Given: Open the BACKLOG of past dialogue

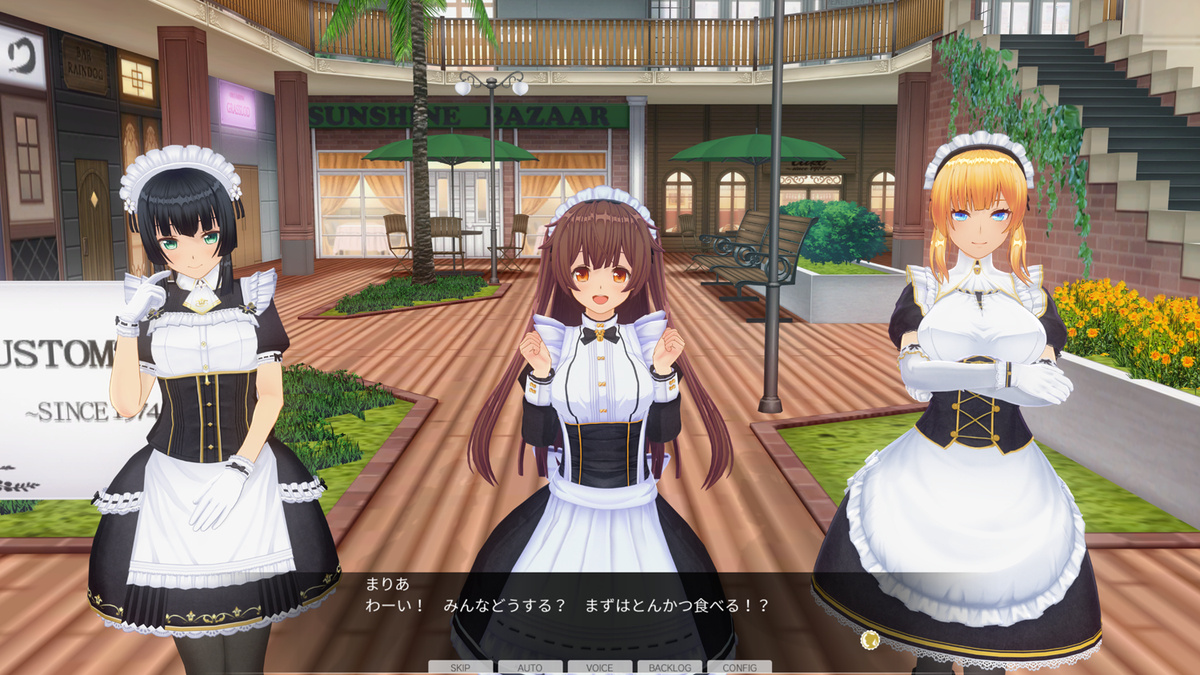Looking at the screenshot, I should 669,667.
